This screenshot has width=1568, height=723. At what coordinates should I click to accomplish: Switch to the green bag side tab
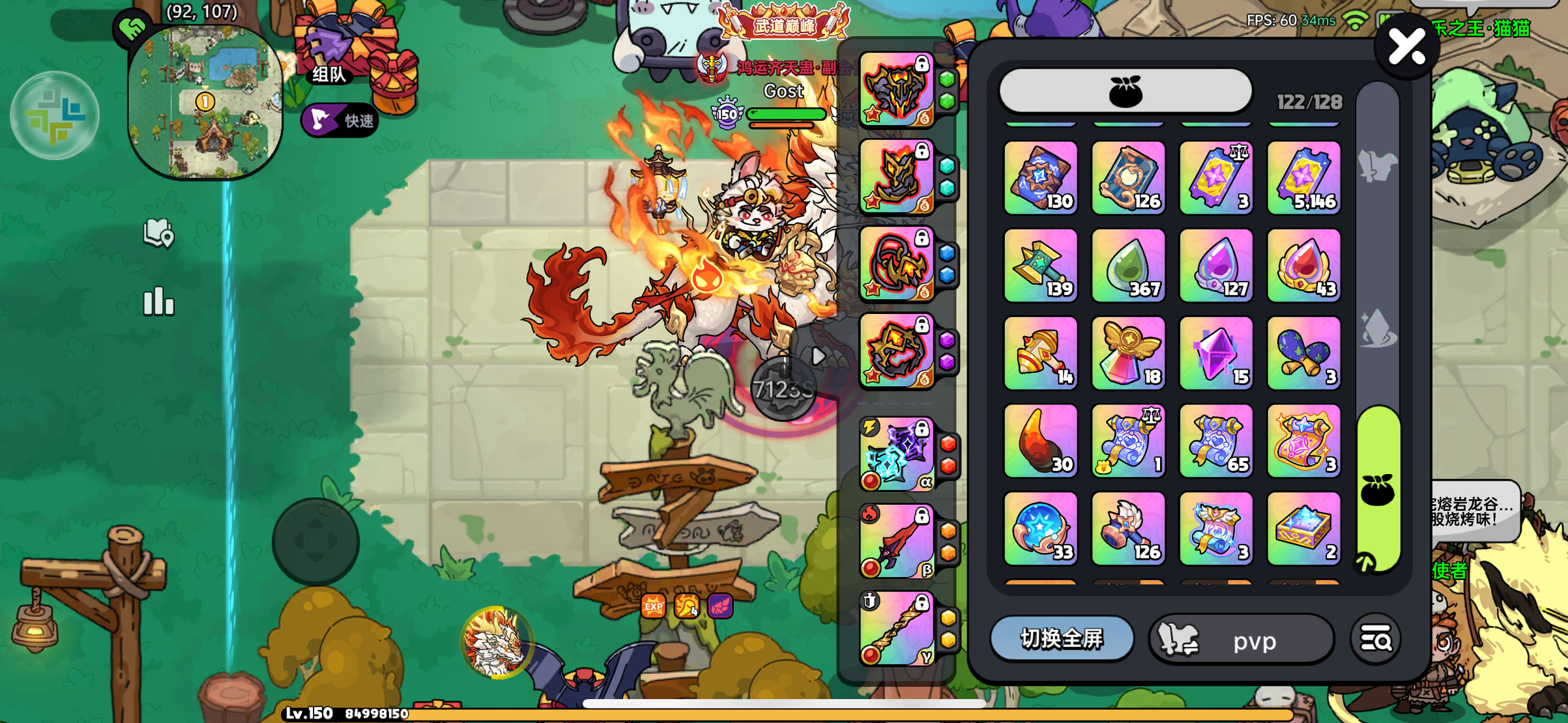pyautogui.click(x=1378, y=490)
